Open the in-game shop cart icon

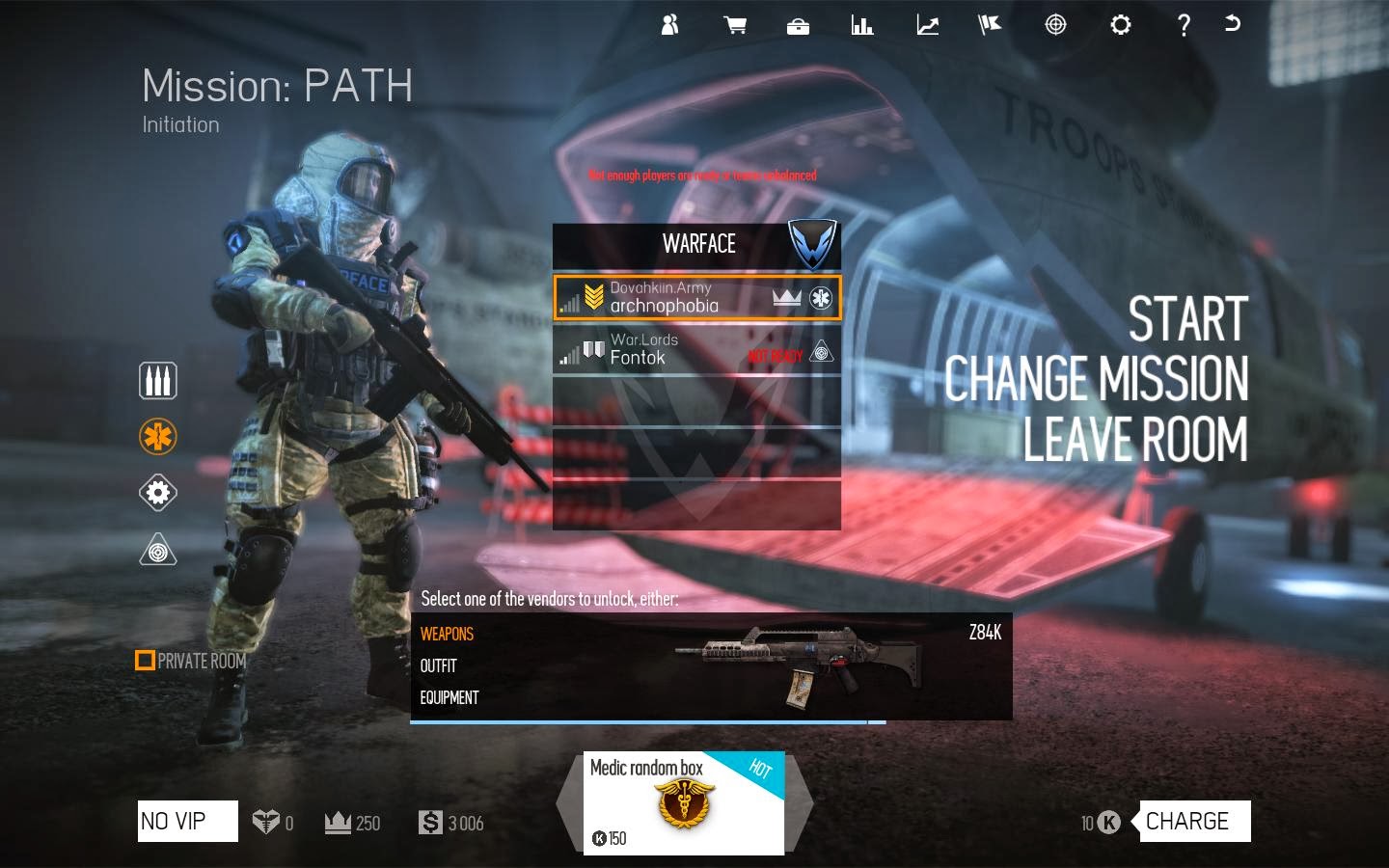point(734,24)
